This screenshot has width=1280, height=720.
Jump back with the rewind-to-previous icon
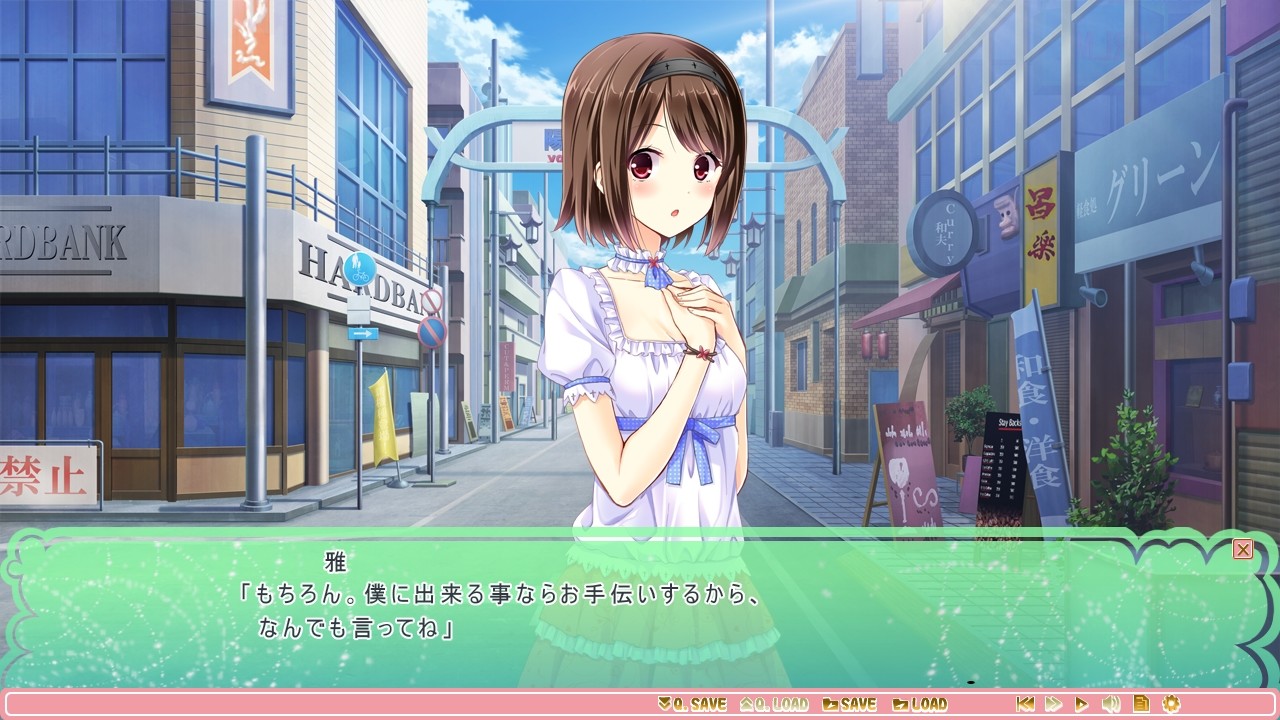pos(1025,704)
